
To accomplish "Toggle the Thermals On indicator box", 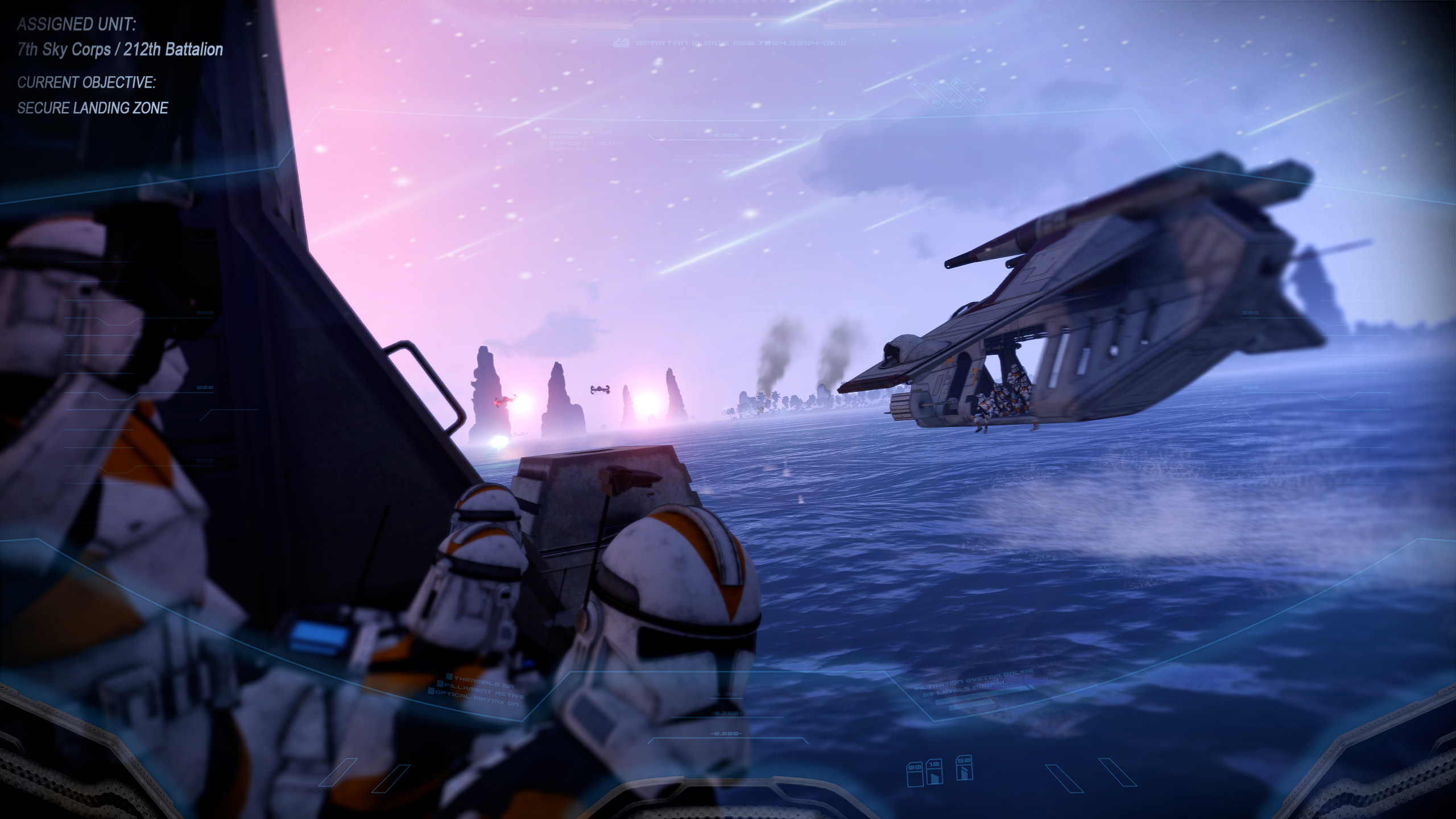I will click(449, 677).
